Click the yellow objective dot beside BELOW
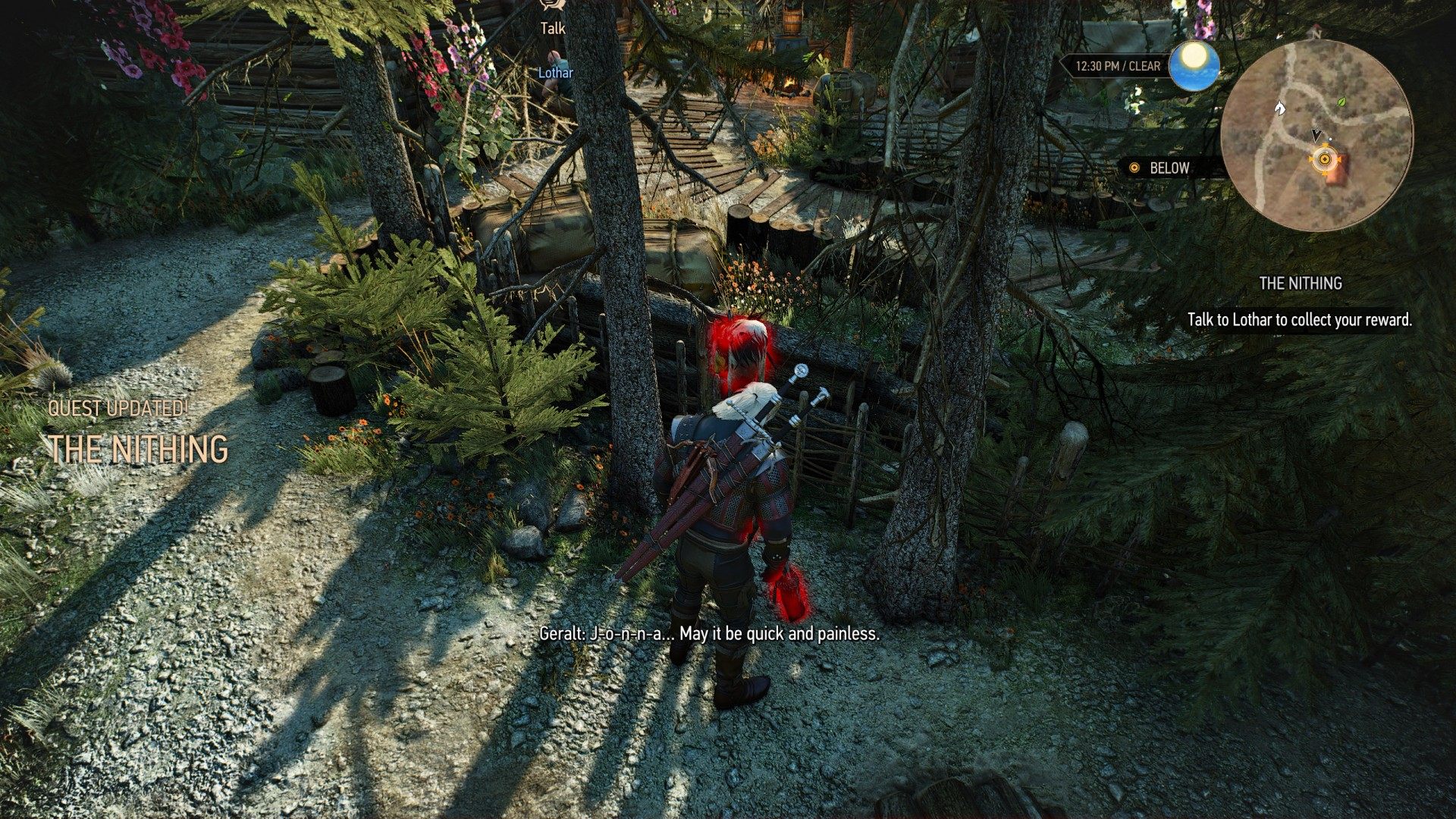 pos(1134,168)
